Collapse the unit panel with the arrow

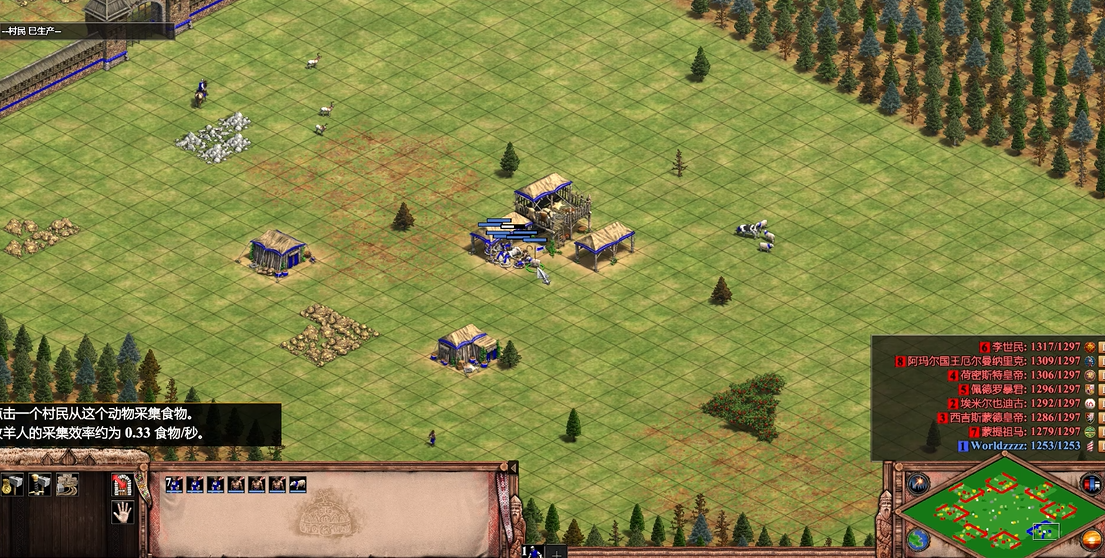(513, 468)
